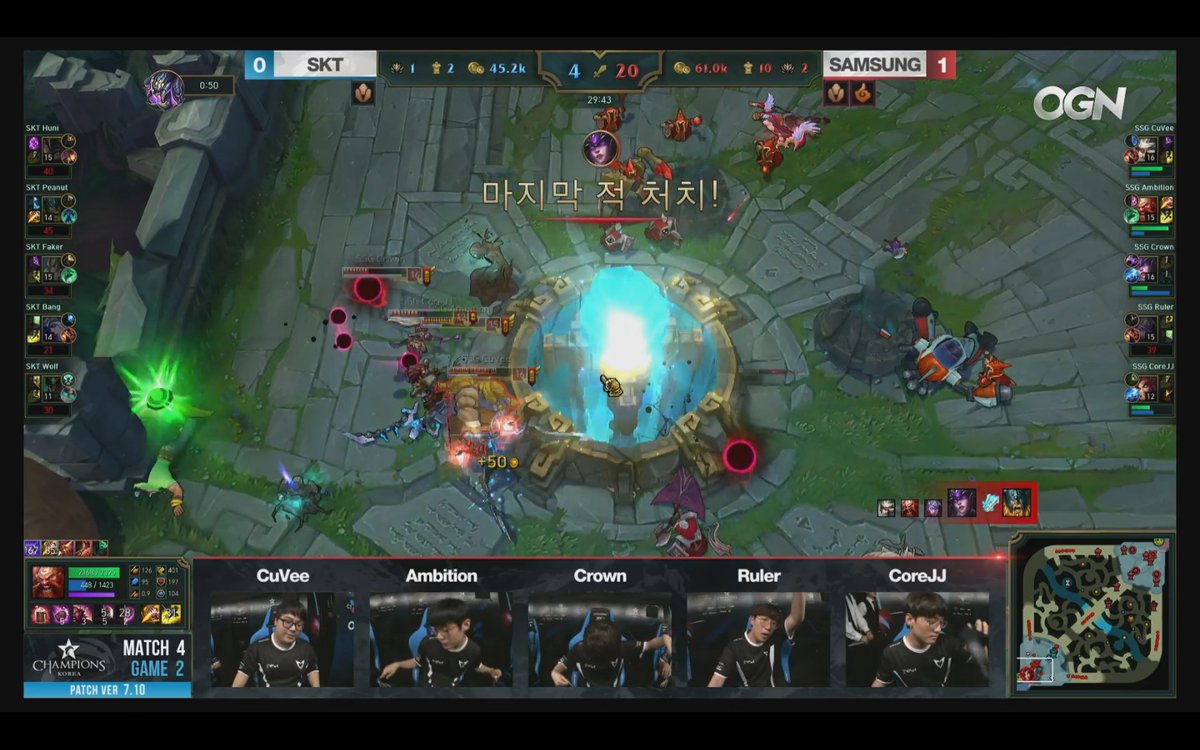Open CoreJJ's player camera feed
The width and height of the screenshot is (1200, 750).
917,638
